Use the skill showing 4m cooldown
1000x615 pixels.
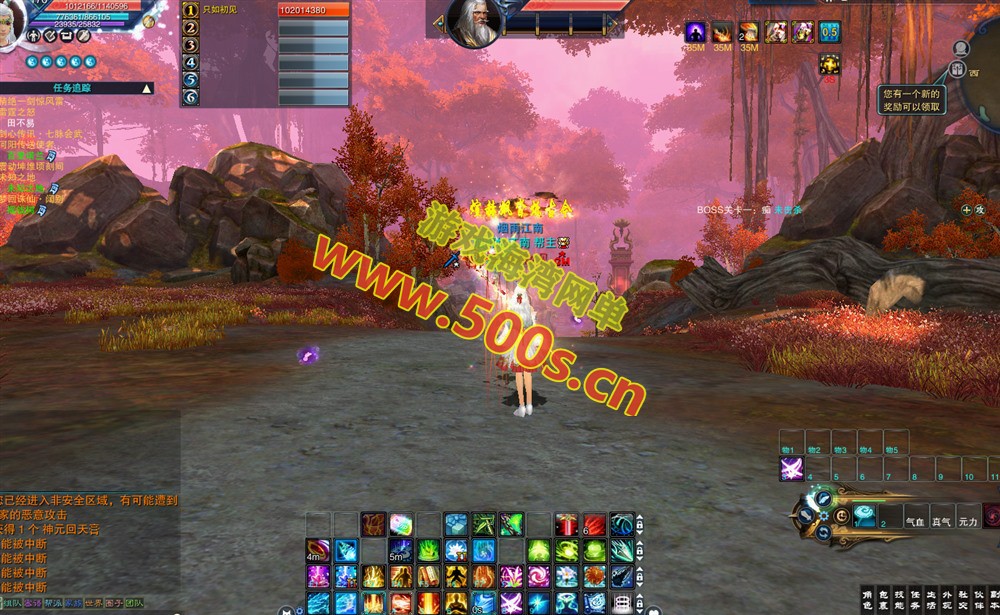pos(318,550)
